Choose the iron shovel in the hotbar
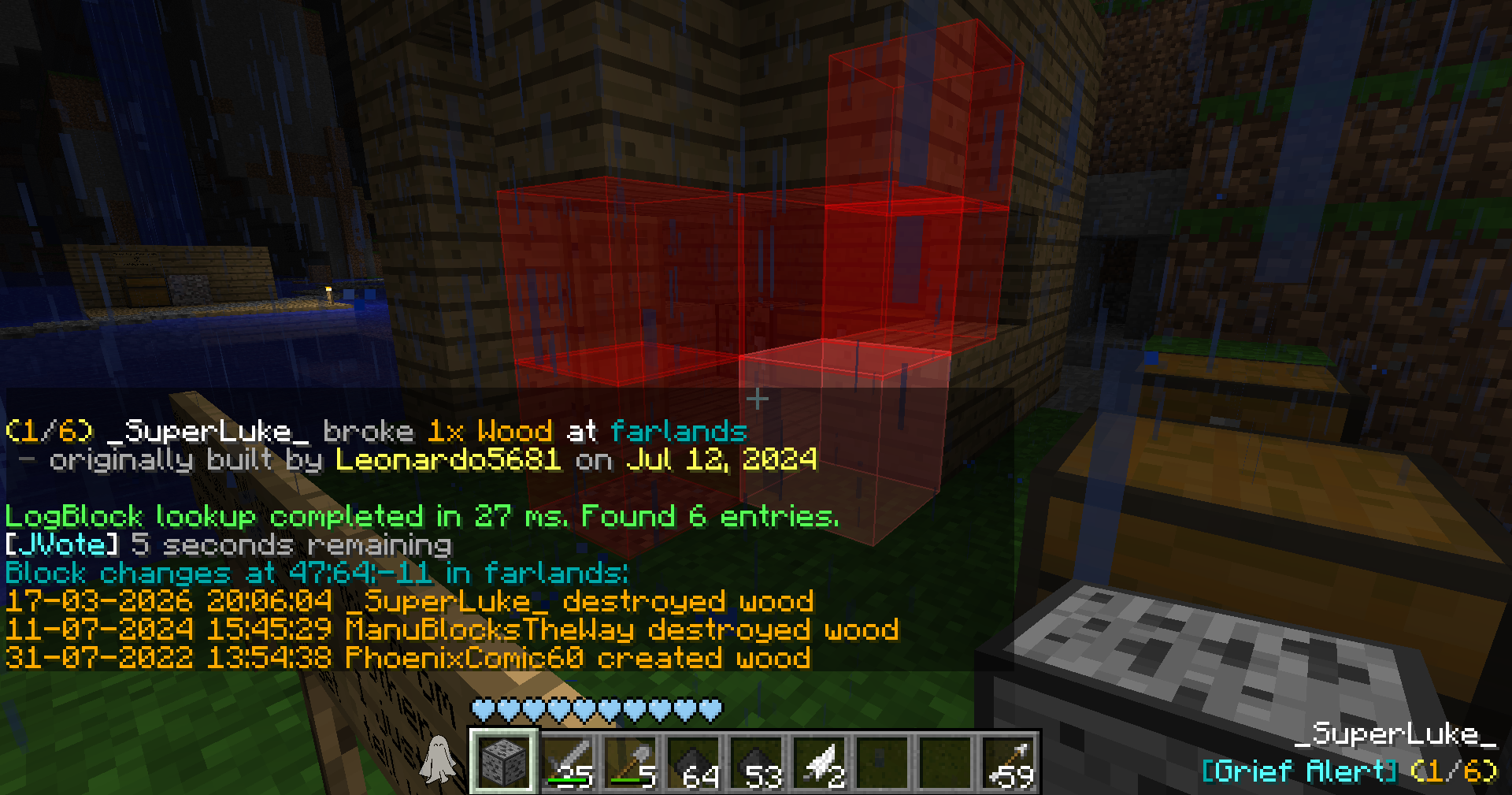Image resolution: width=1512 pixels, height=795 pixels. click(631, 761)
